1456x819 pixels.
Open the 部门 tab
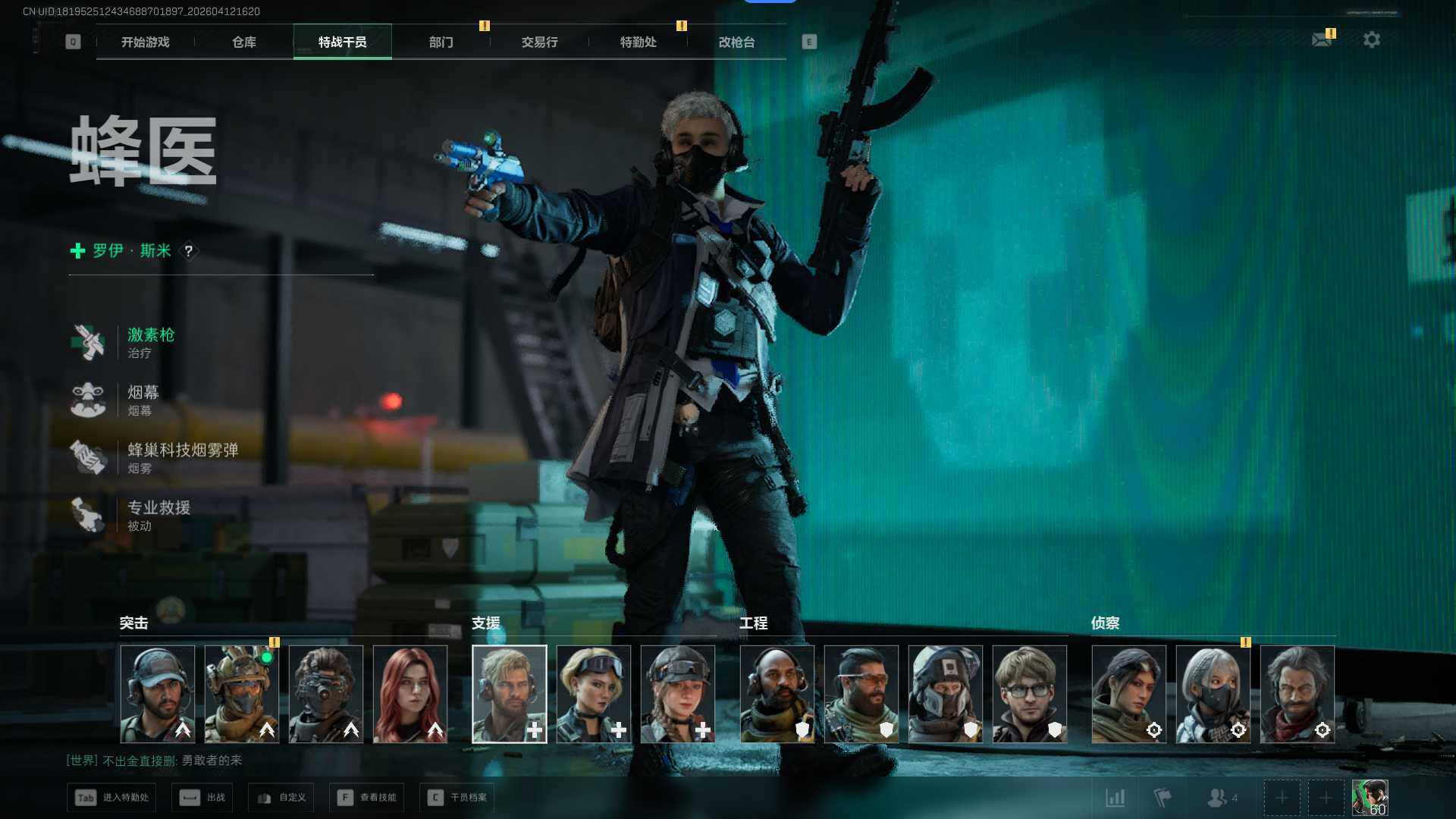tap(441, 42)
